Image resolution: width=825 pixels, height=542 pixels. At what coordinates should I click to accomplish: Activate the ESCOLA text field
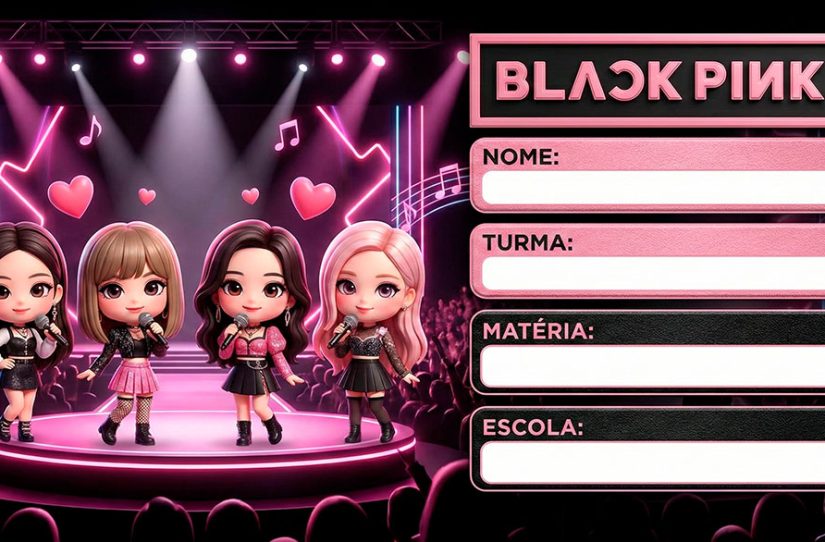pyautogui.click(x=652, y=461)
